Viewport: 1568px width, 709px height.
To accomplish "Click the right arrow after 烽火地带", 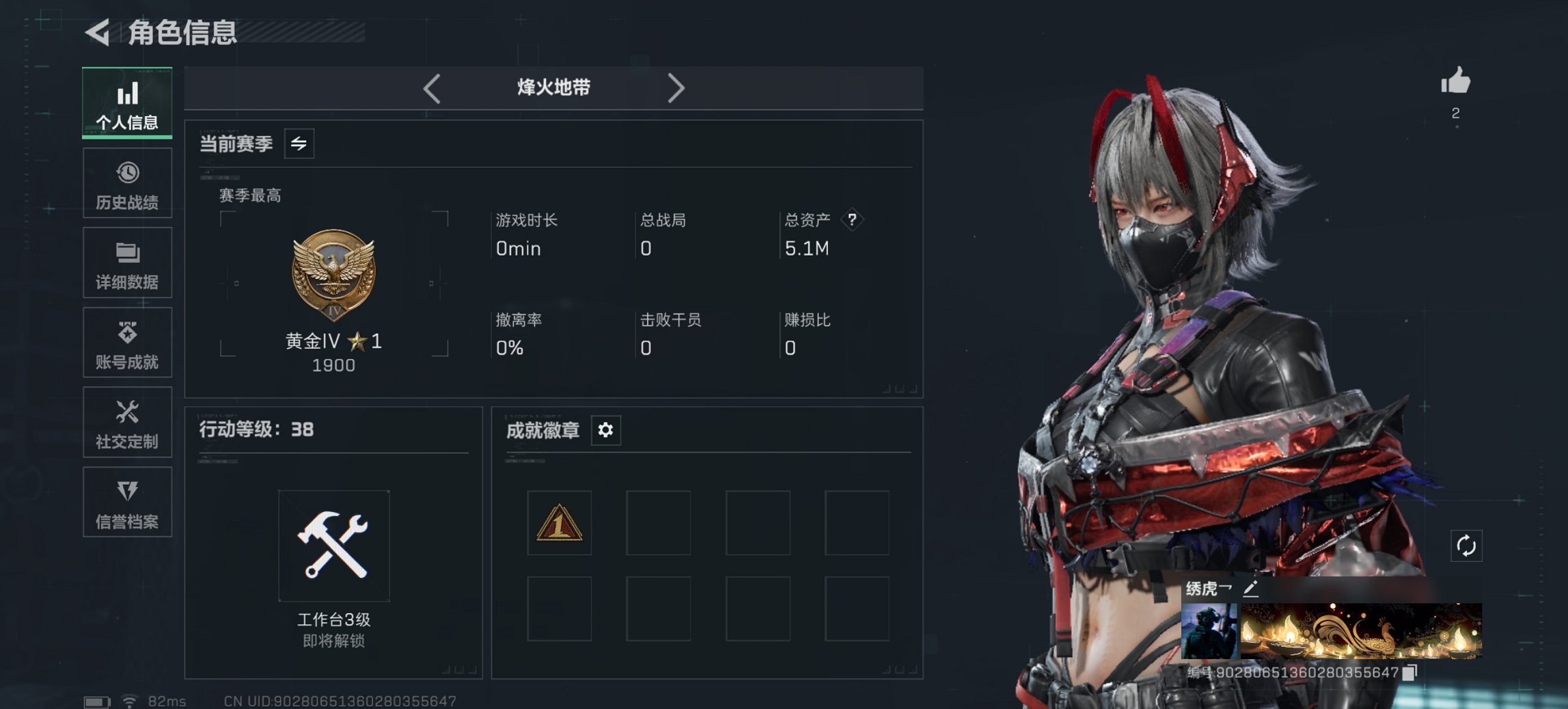I will (677, 88).
